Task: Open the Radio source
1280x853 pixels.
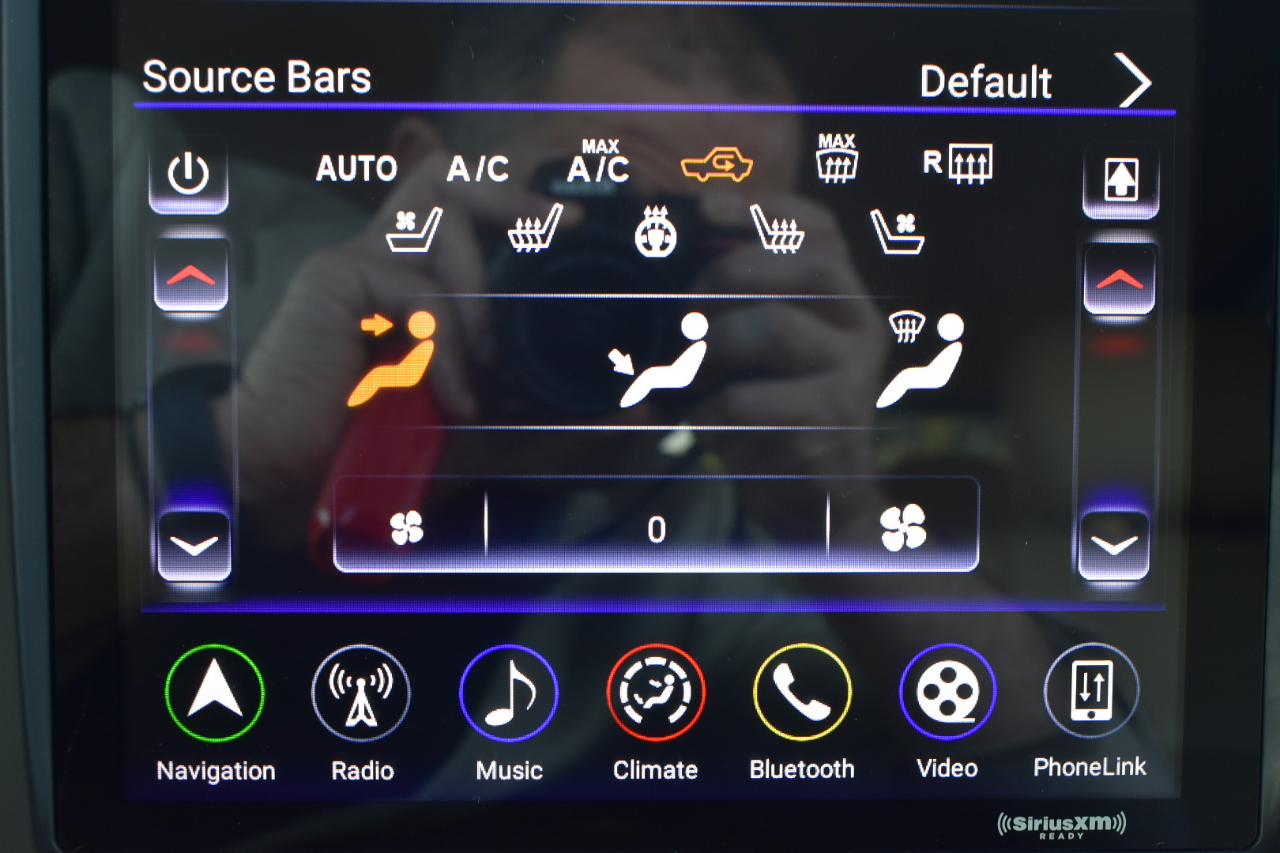Action: (361, 692)
